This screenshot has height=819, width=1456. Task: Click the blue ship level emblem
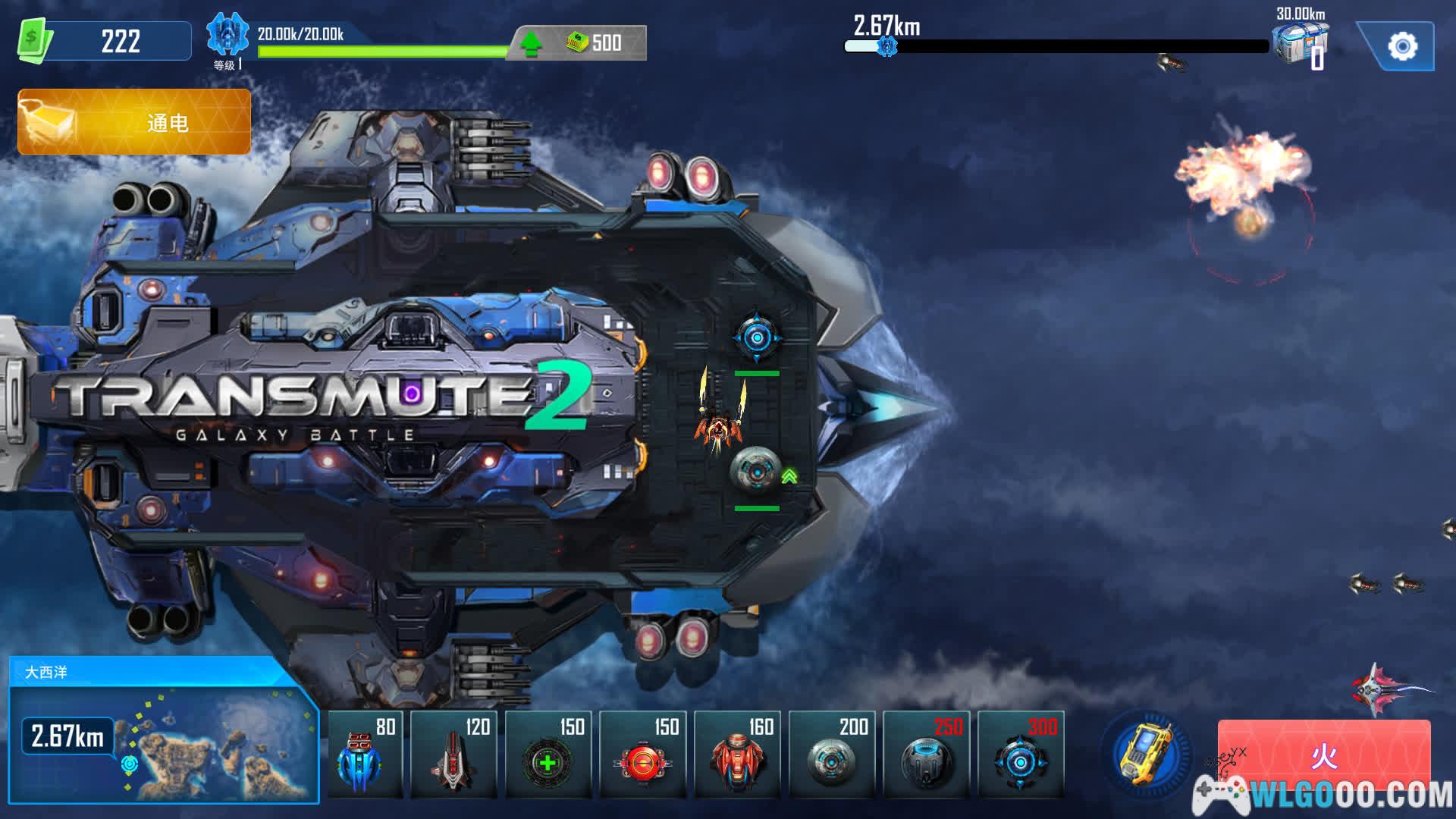pos(227,35)
